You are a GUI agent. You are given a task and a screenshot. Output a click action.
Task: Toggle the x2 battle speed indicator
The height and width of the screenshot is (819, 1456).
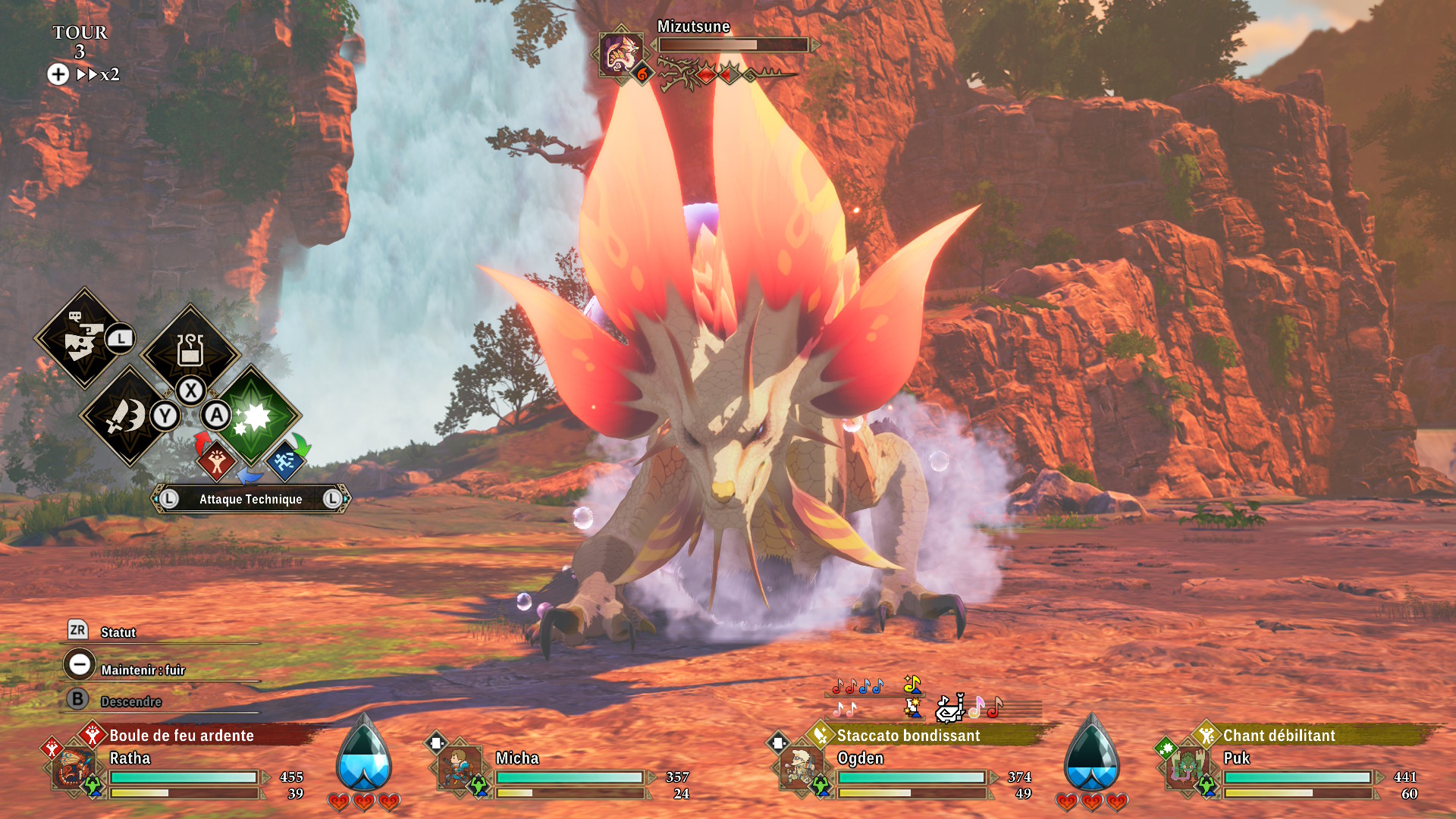pos(99,74)
